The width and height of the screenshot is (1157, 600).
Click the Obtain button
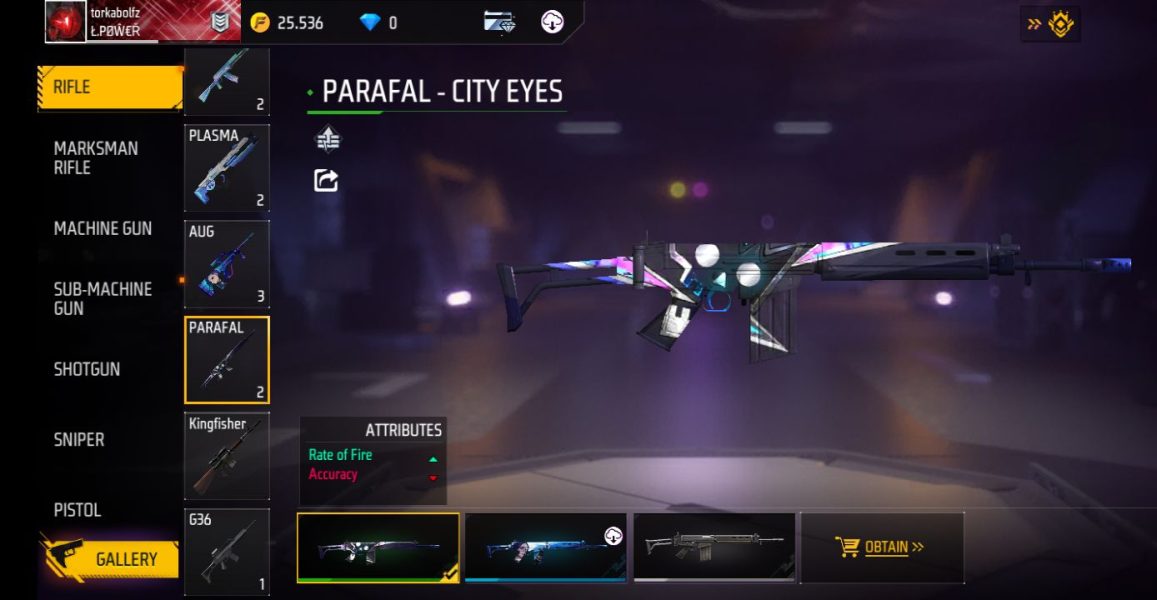pos(881,547)
